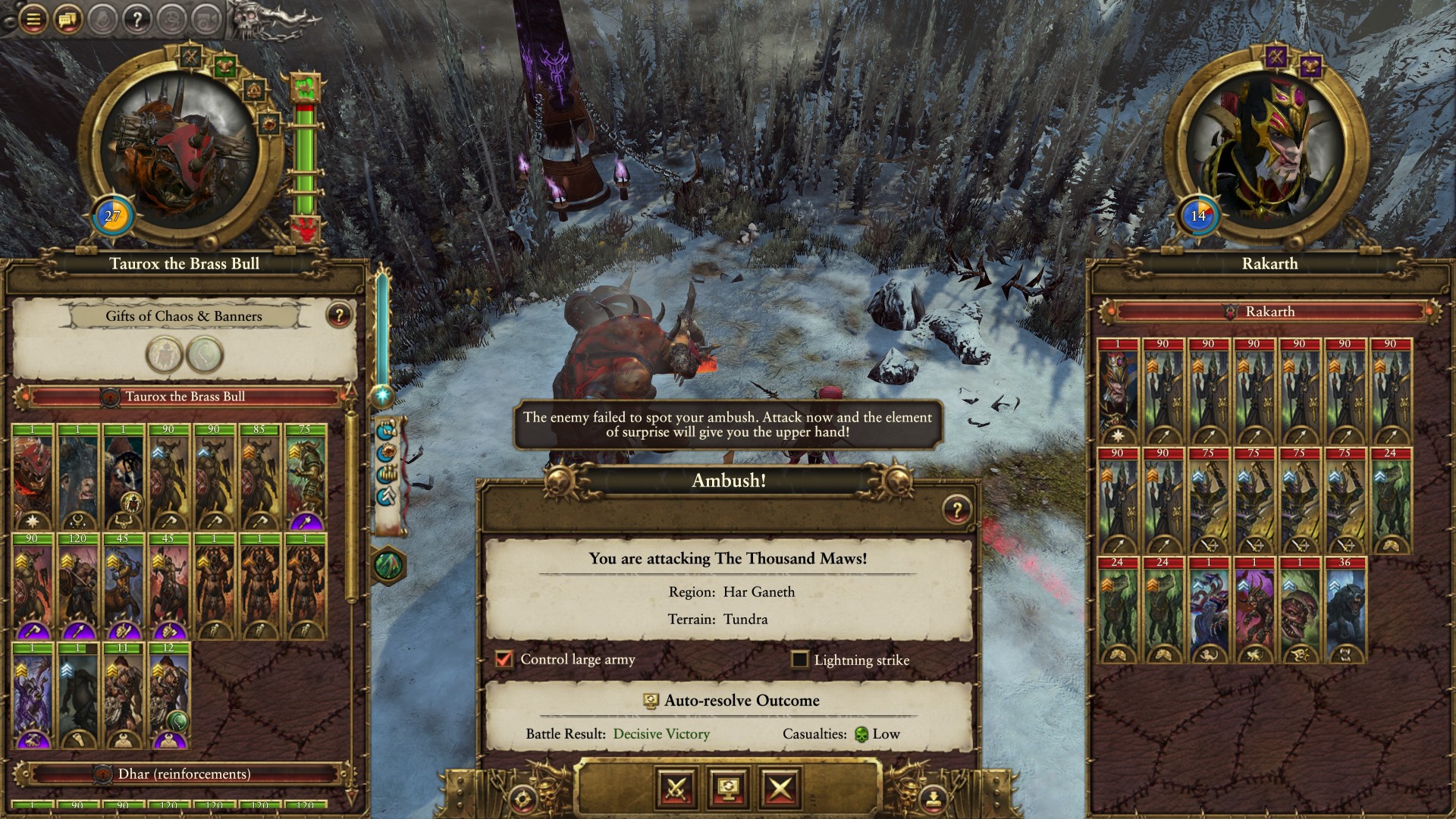Toggle the Control large army checkbox
This screenshot has width=1456, height=819.
coord(504,659)
